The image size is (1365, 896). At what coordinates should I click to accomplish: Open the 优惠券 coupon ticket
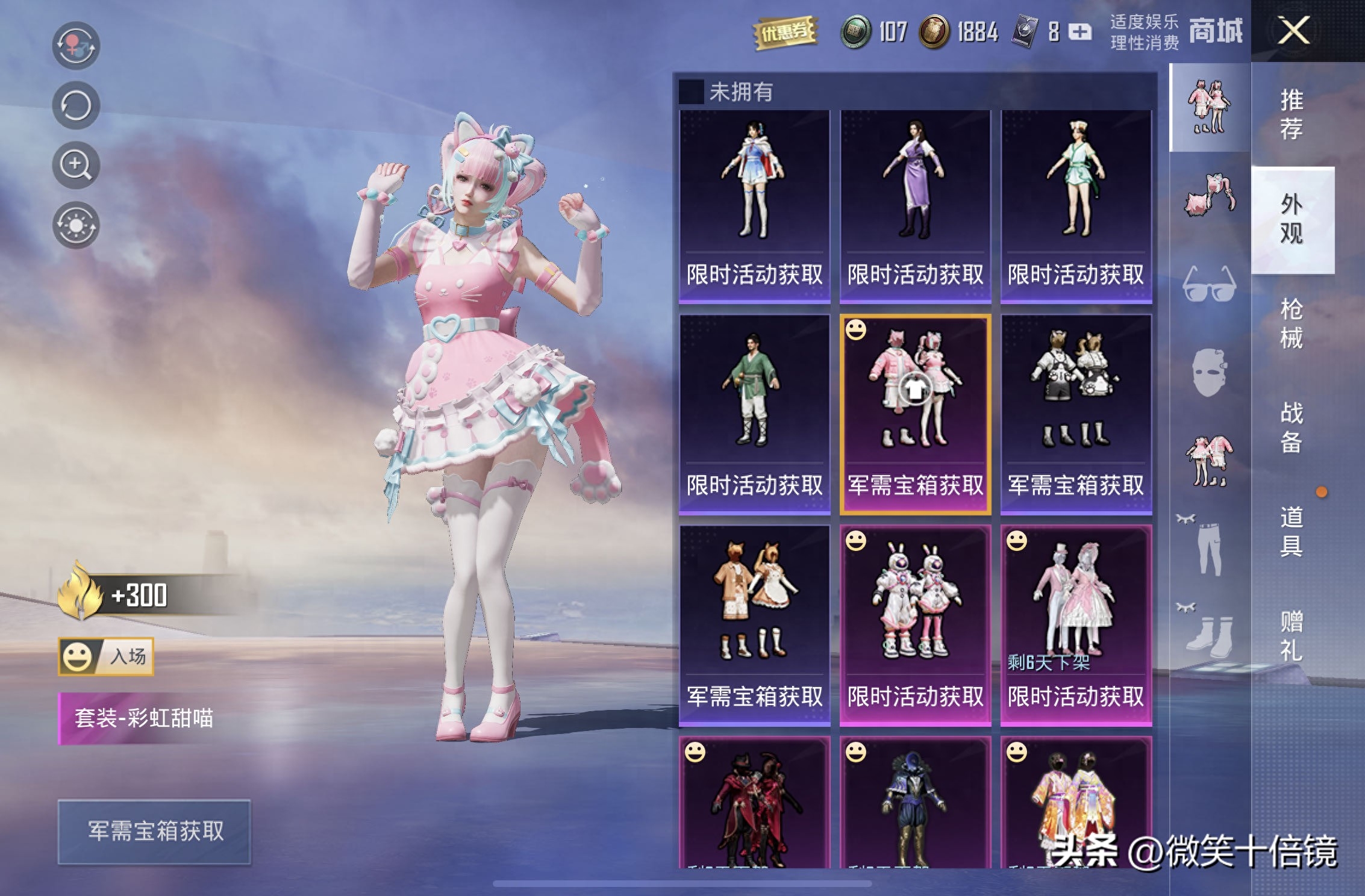point(784,31)
